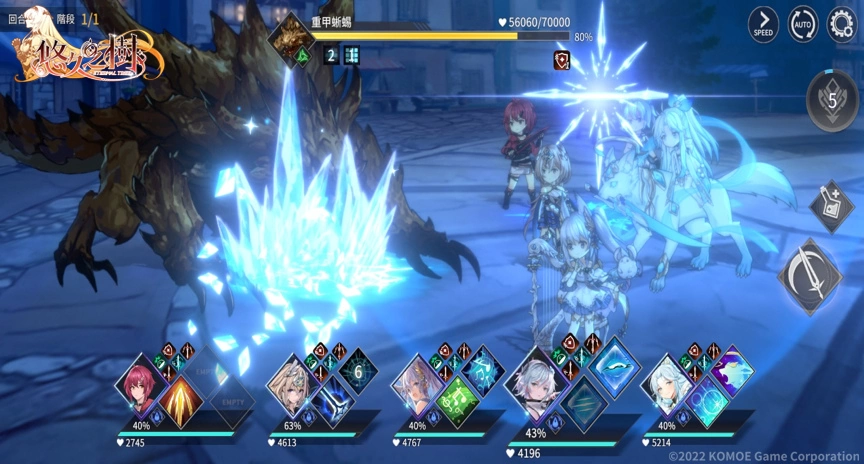This screenshot has height=464, width=864.
Task: Check the boss grid status icon
Action: tap(351, 55)
